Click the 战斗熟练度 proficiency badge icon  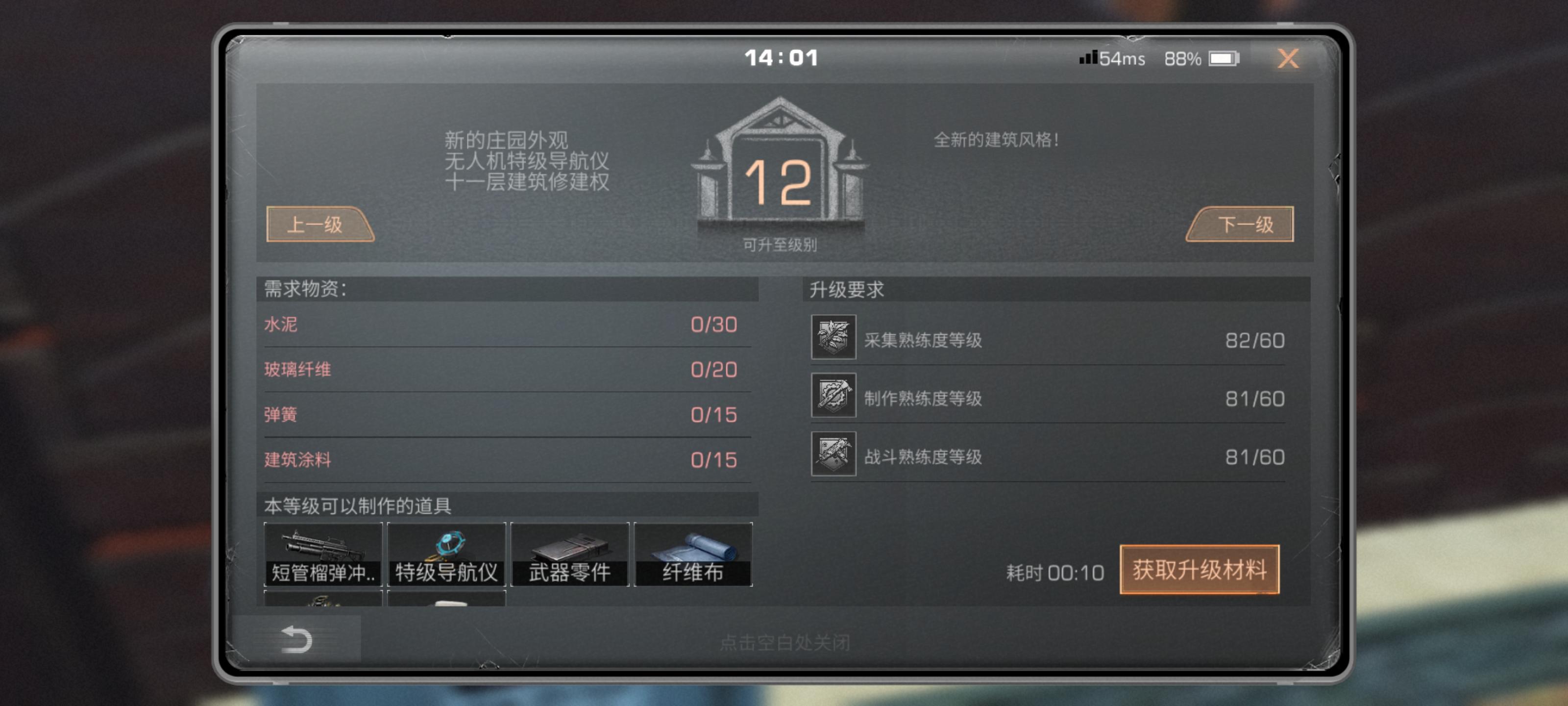tap(834, 457)
